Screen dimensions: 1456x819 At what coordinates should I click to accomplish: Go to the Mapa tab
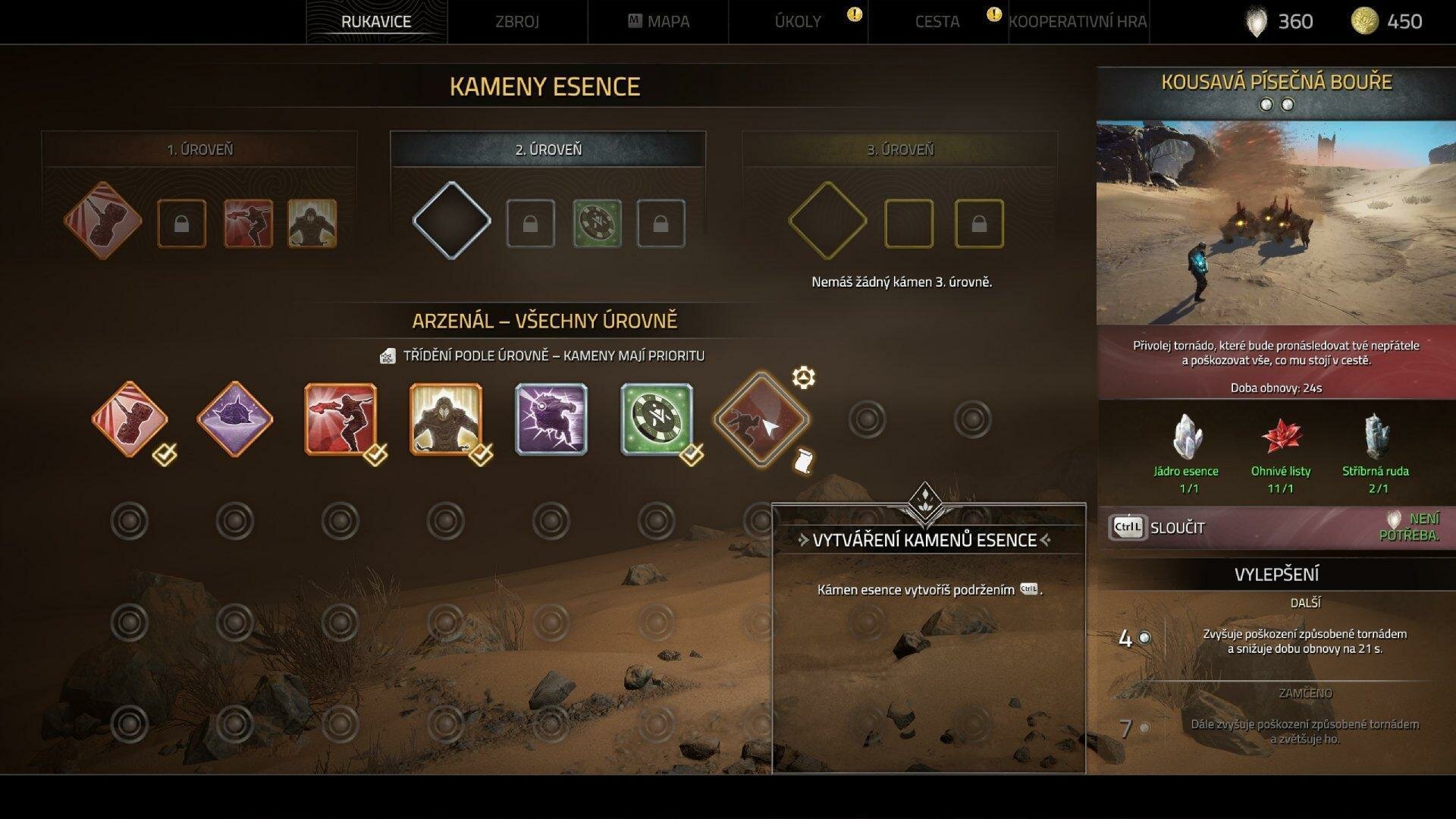click(659, 21)
